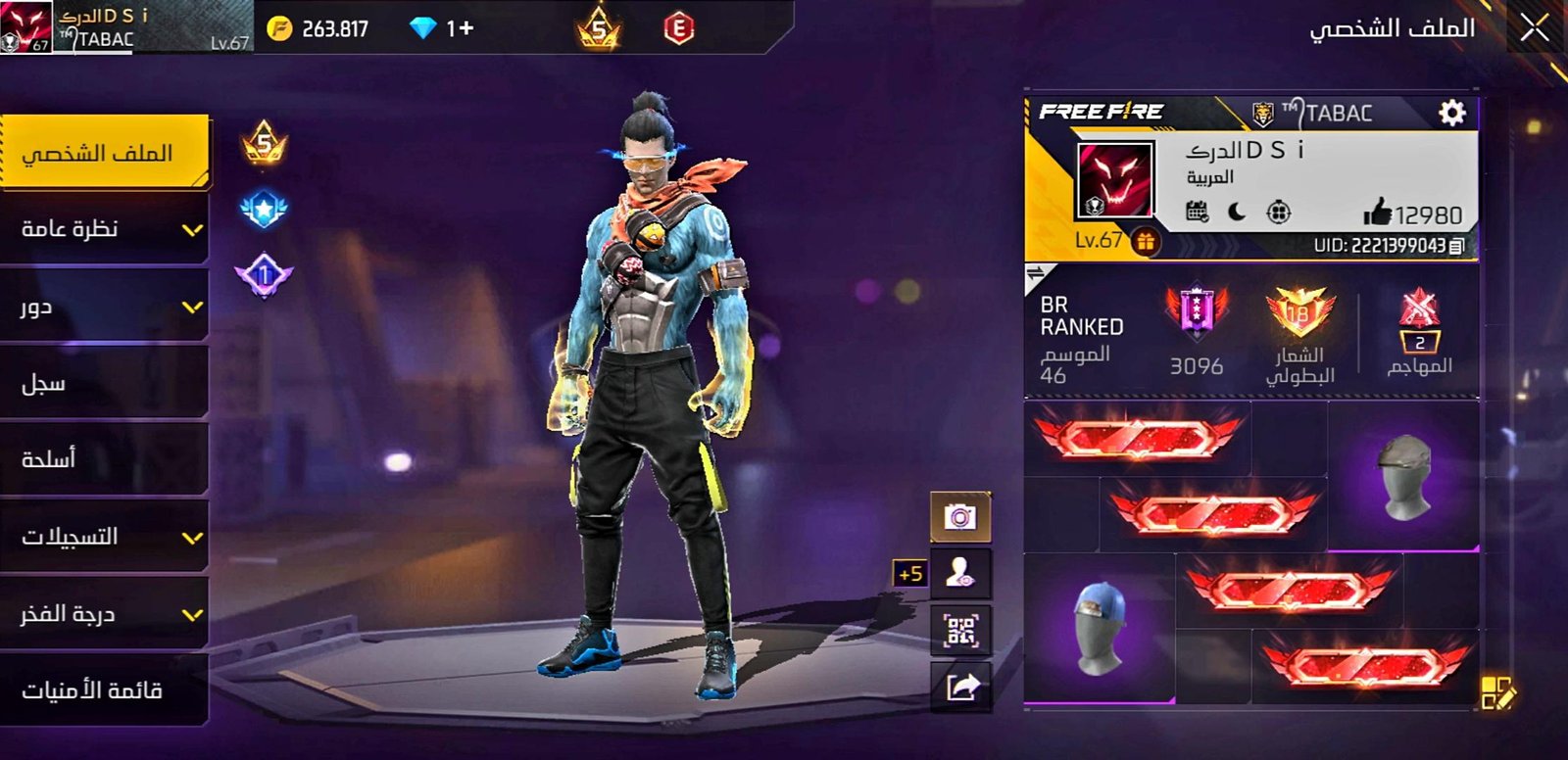The height and width of the screenshot is (760, 1568).
Task: Open the سجل history tab
Action: (x=103, y=383)
